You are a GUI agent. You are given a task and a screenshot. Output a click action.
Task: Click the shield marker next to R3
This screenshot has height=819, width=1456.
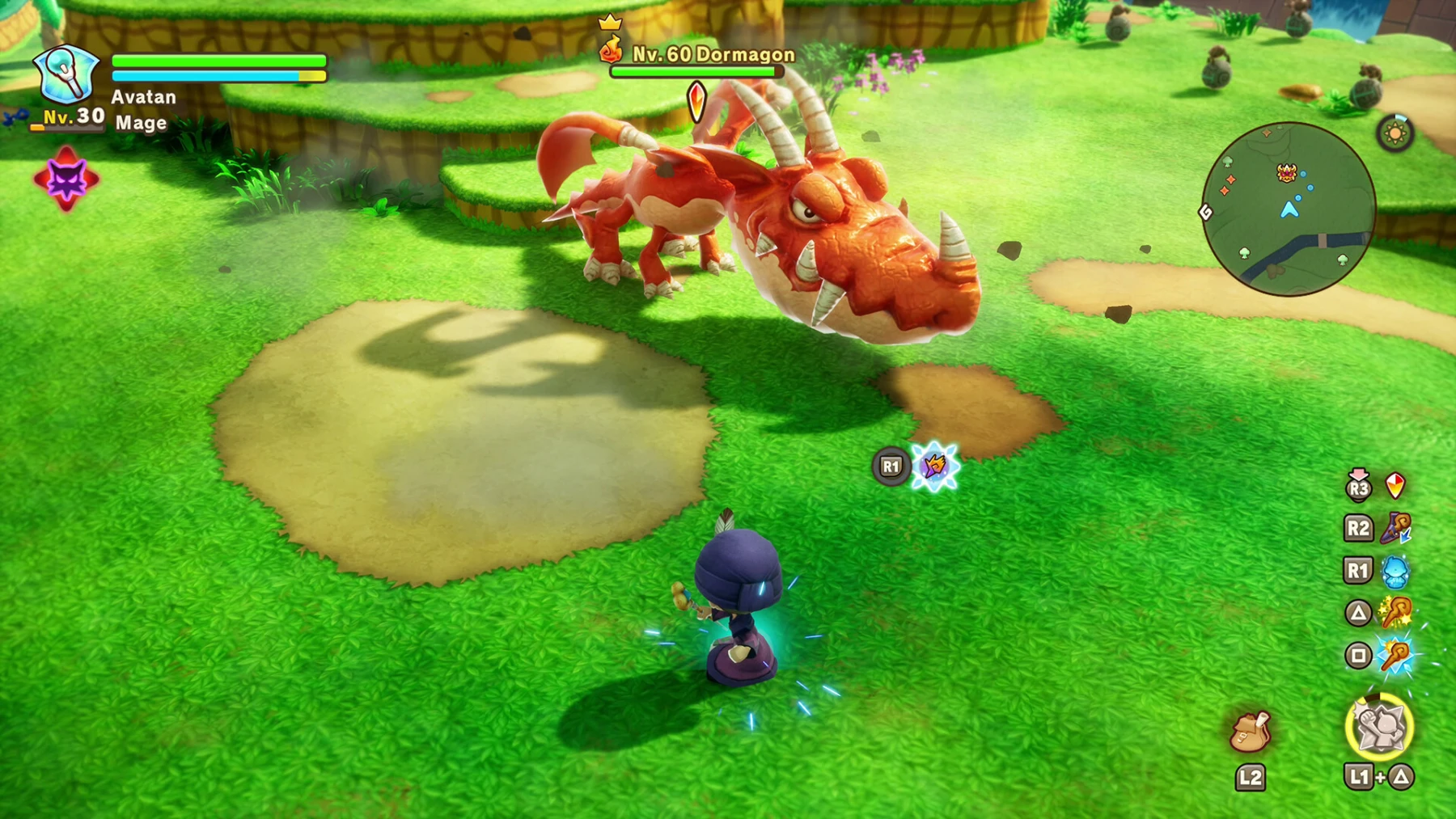(1395, 486)
